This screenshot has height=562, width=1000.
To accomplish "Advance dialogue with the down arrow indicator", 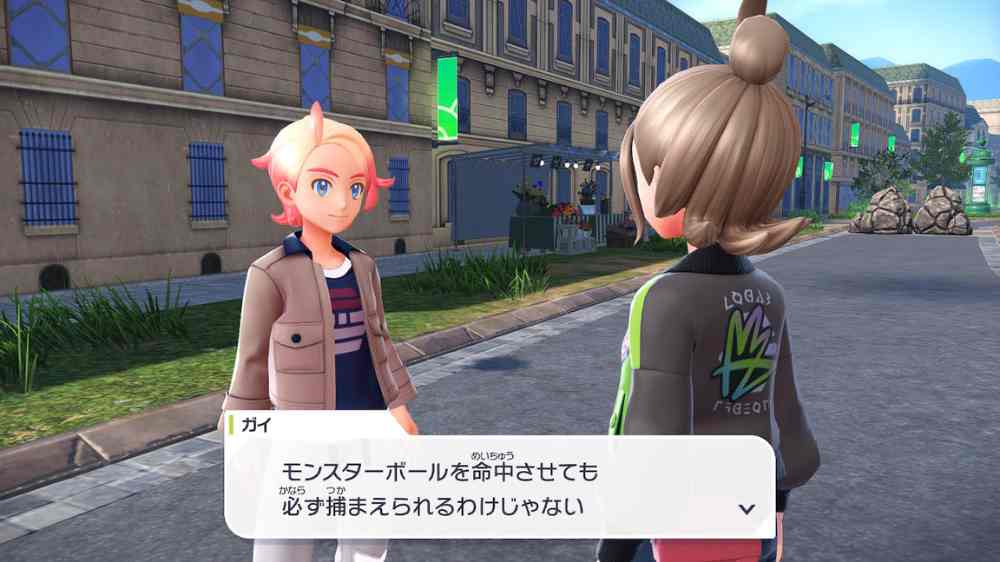I will (745, 508).
